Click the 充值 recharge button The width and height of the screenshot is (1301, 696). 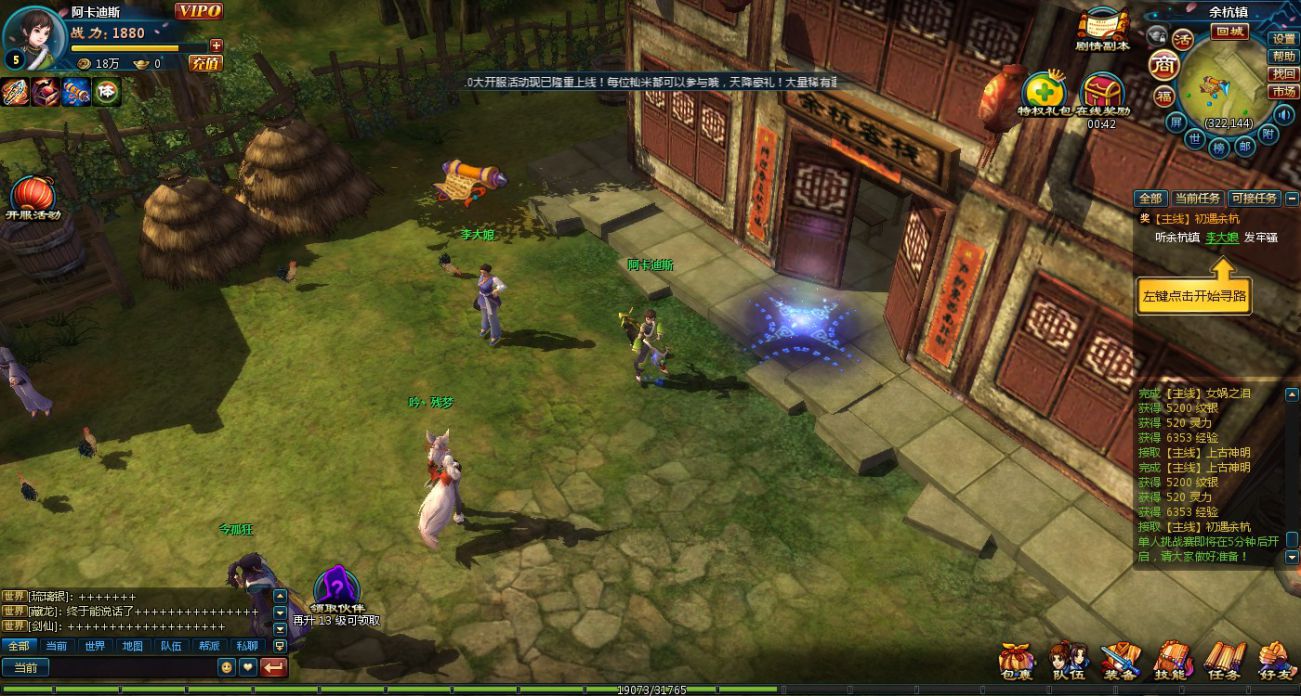pos(205,63)
